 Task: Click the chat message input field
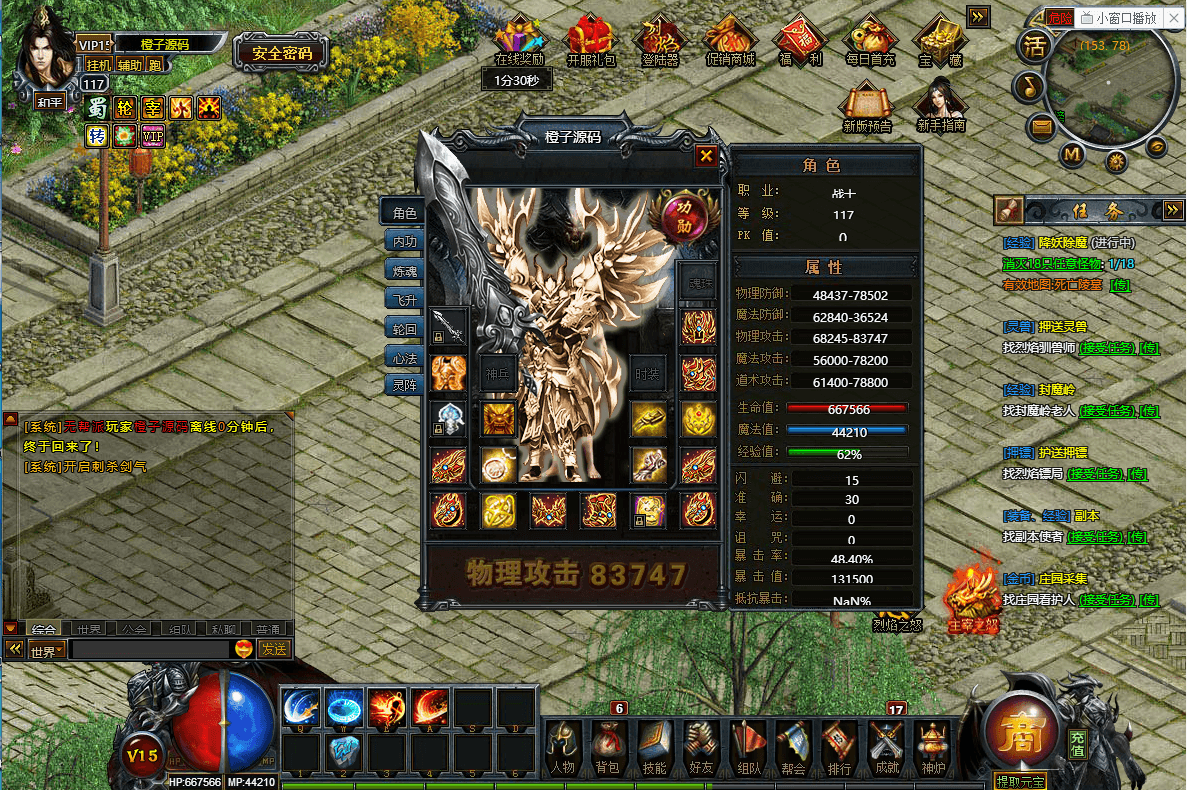[150, 650]
